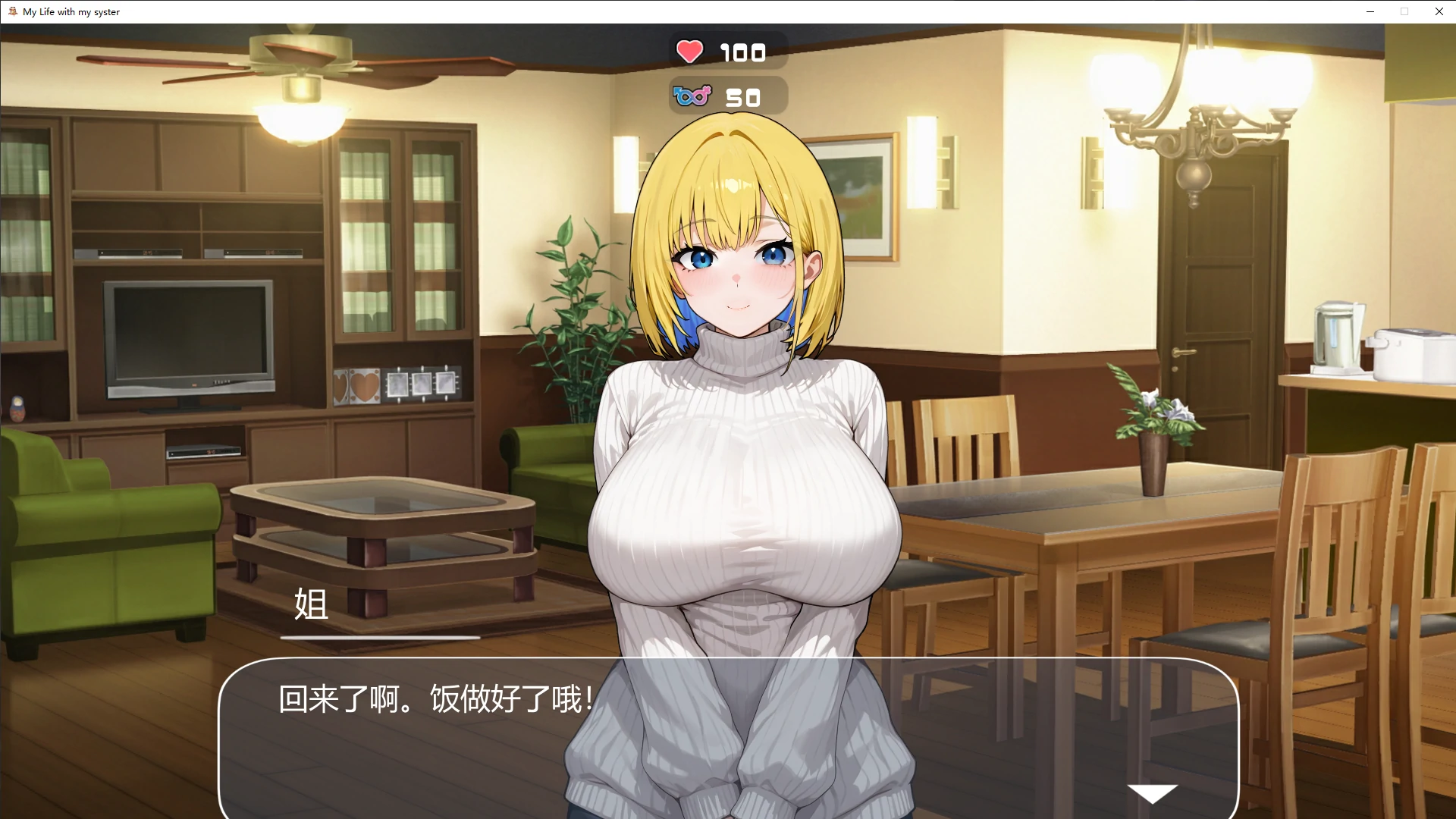Click the affection value 100

point(742,52)
